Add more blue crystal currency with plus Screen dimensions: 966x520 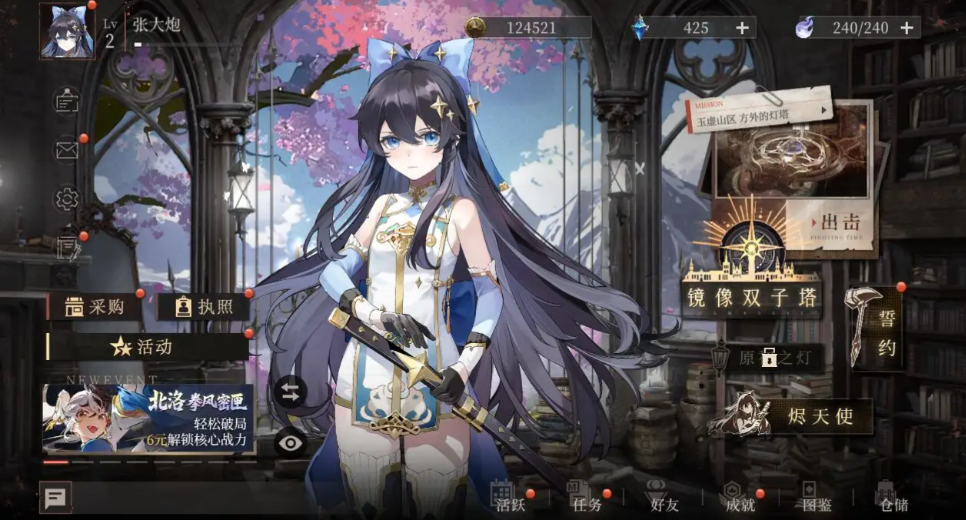(x=742, y=28)
